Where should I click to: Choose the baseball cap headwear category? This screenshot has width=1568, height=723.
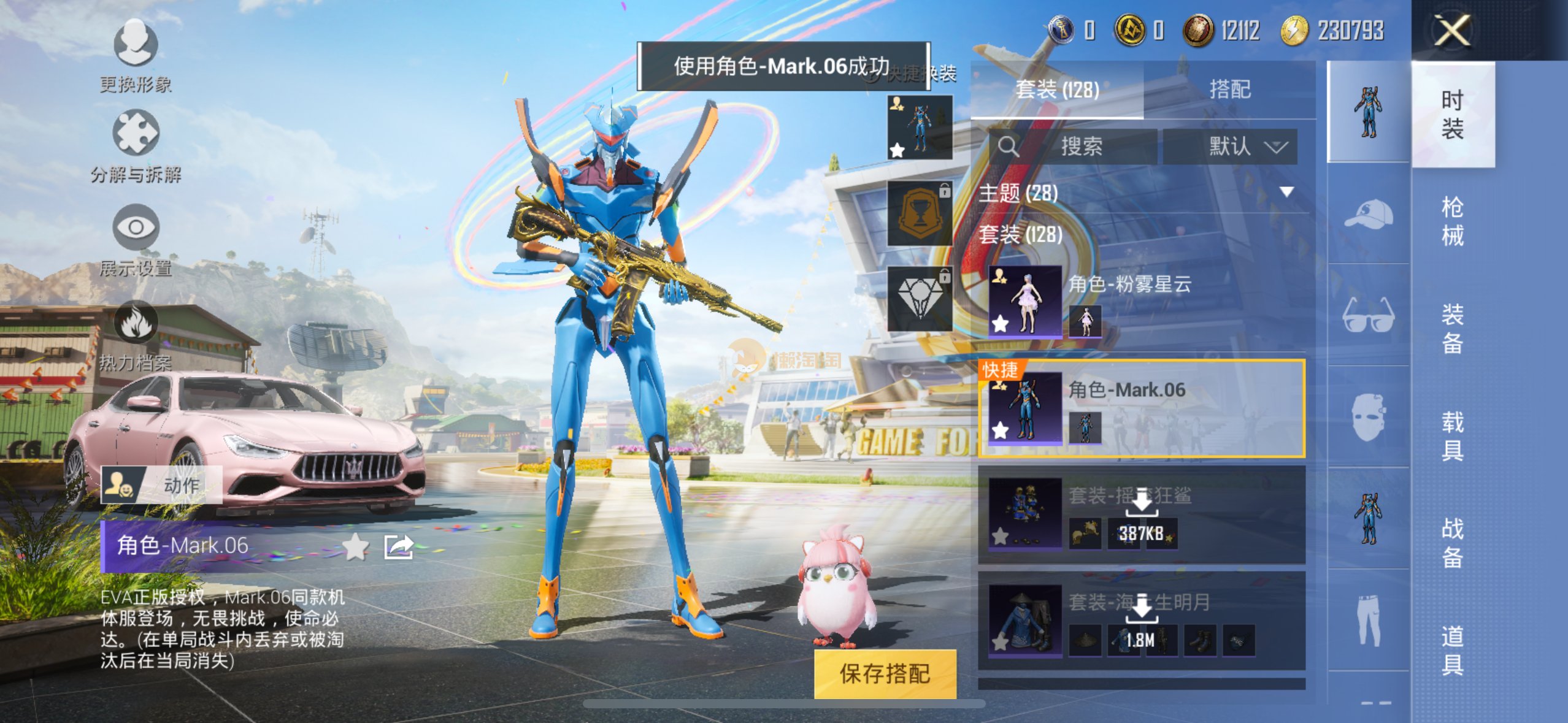(x=1369, y=213)
